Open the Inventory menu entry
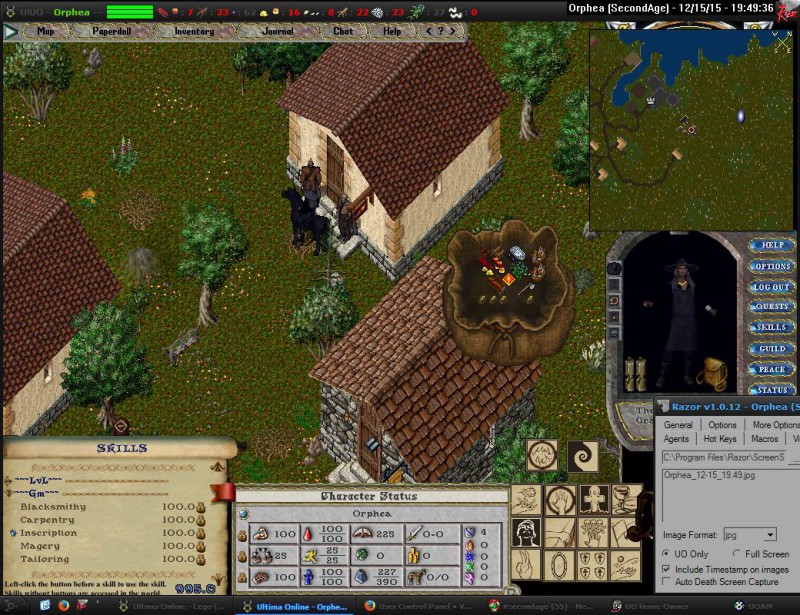 click(194, 31)
